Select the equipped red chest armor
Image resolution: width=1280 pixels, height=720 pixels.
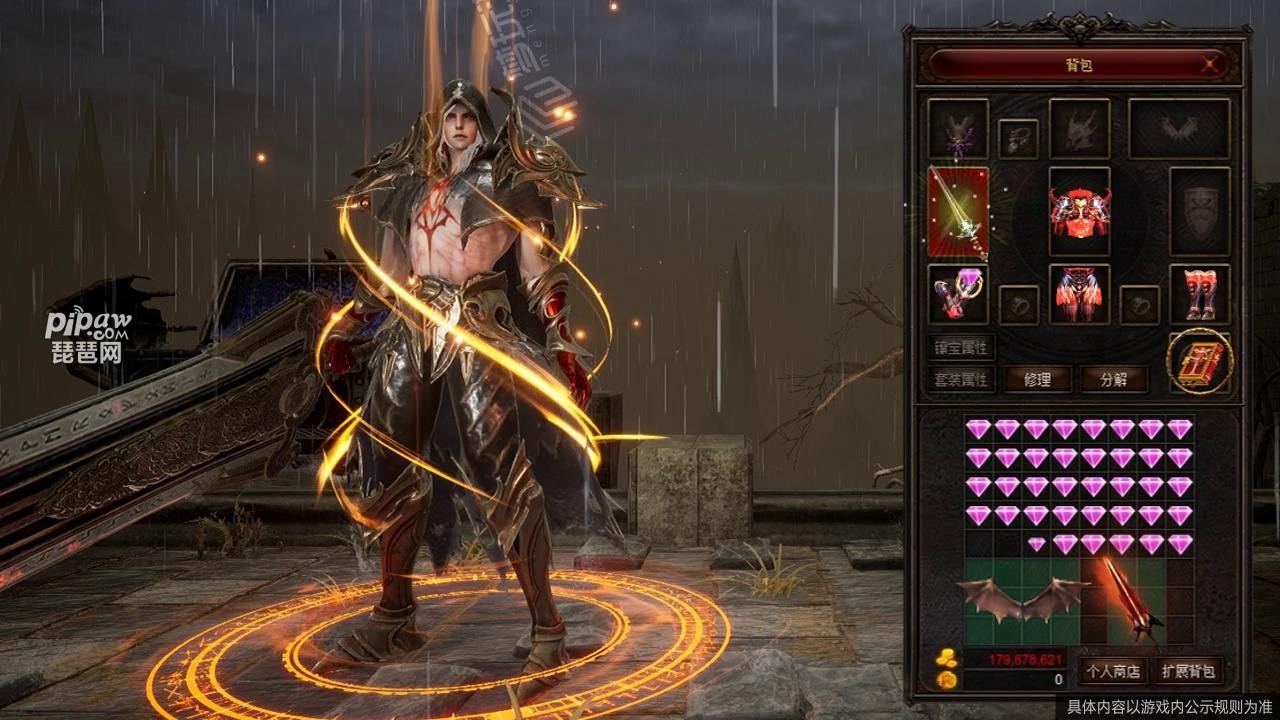tap(1079, 211)
